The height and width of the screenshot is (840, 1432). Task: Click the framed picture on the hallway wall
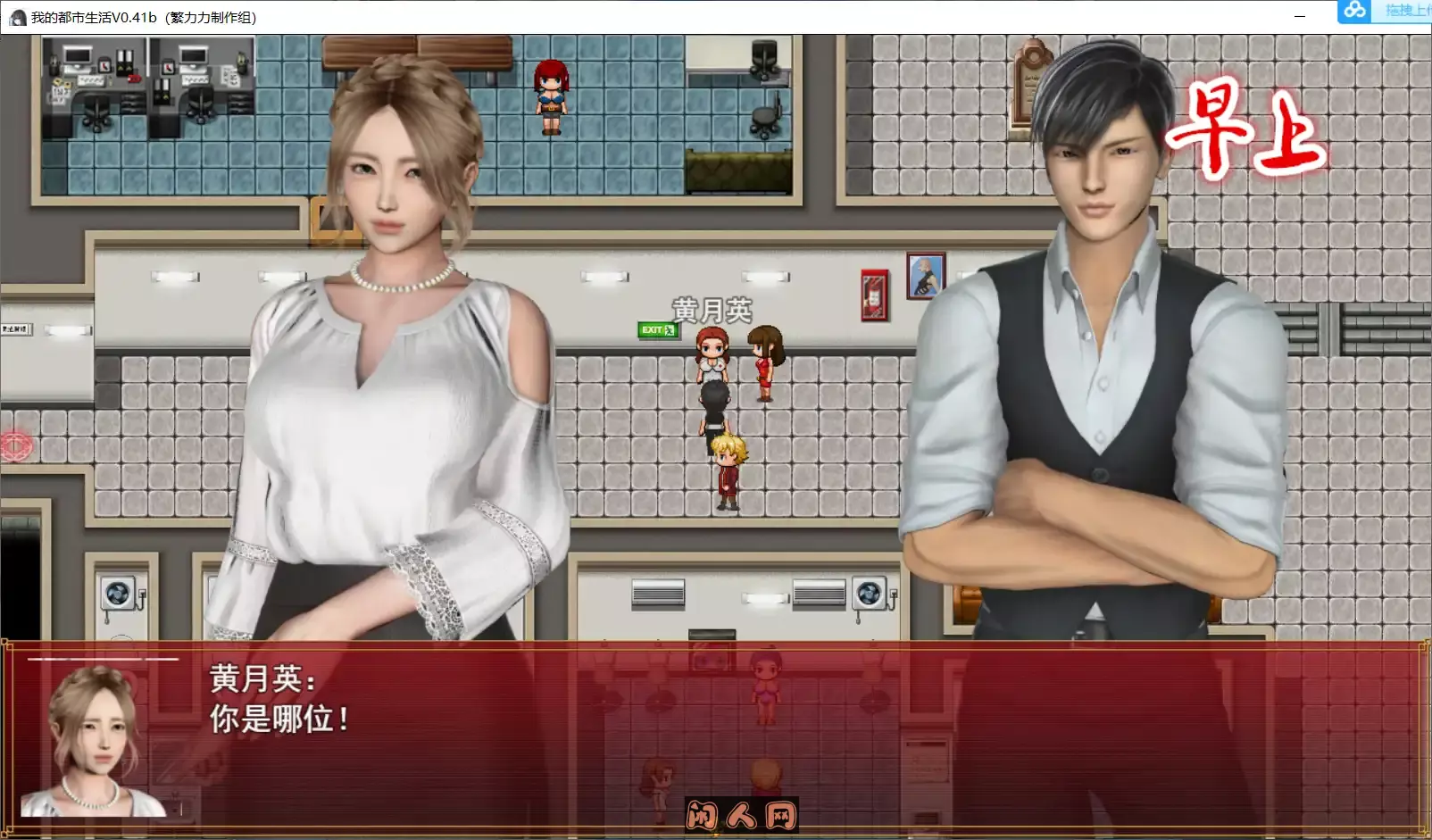[924, 274]
